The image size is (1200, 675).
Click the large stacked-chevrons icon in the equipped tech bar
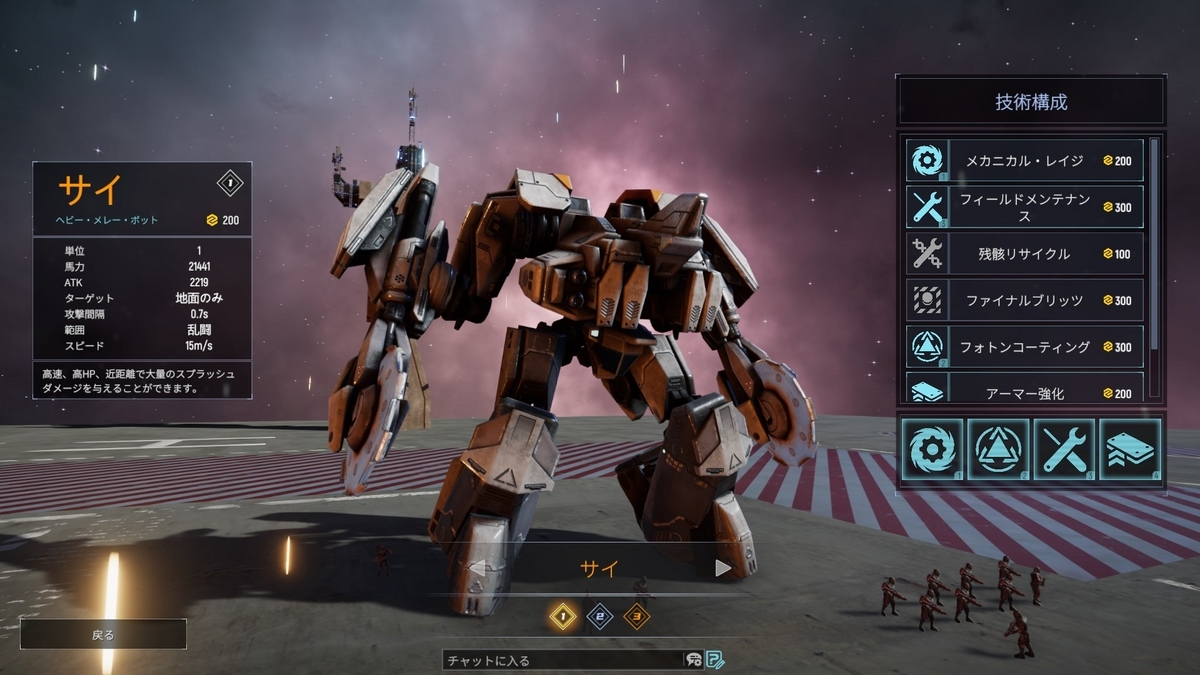1130,450
